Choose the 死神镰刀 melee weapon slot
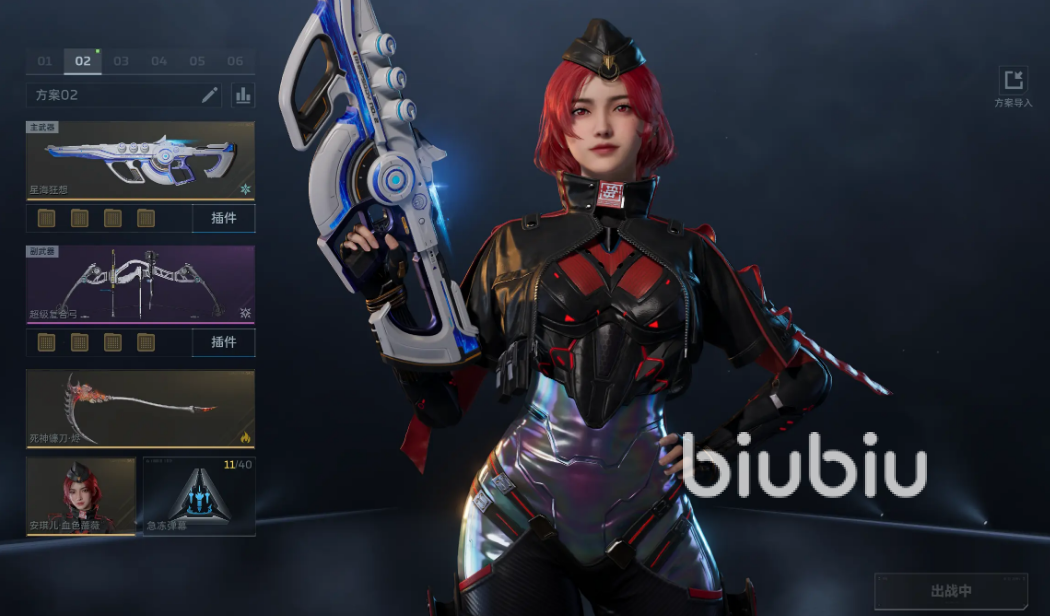This screenshot has width=1050, height=616. (140, 408)
